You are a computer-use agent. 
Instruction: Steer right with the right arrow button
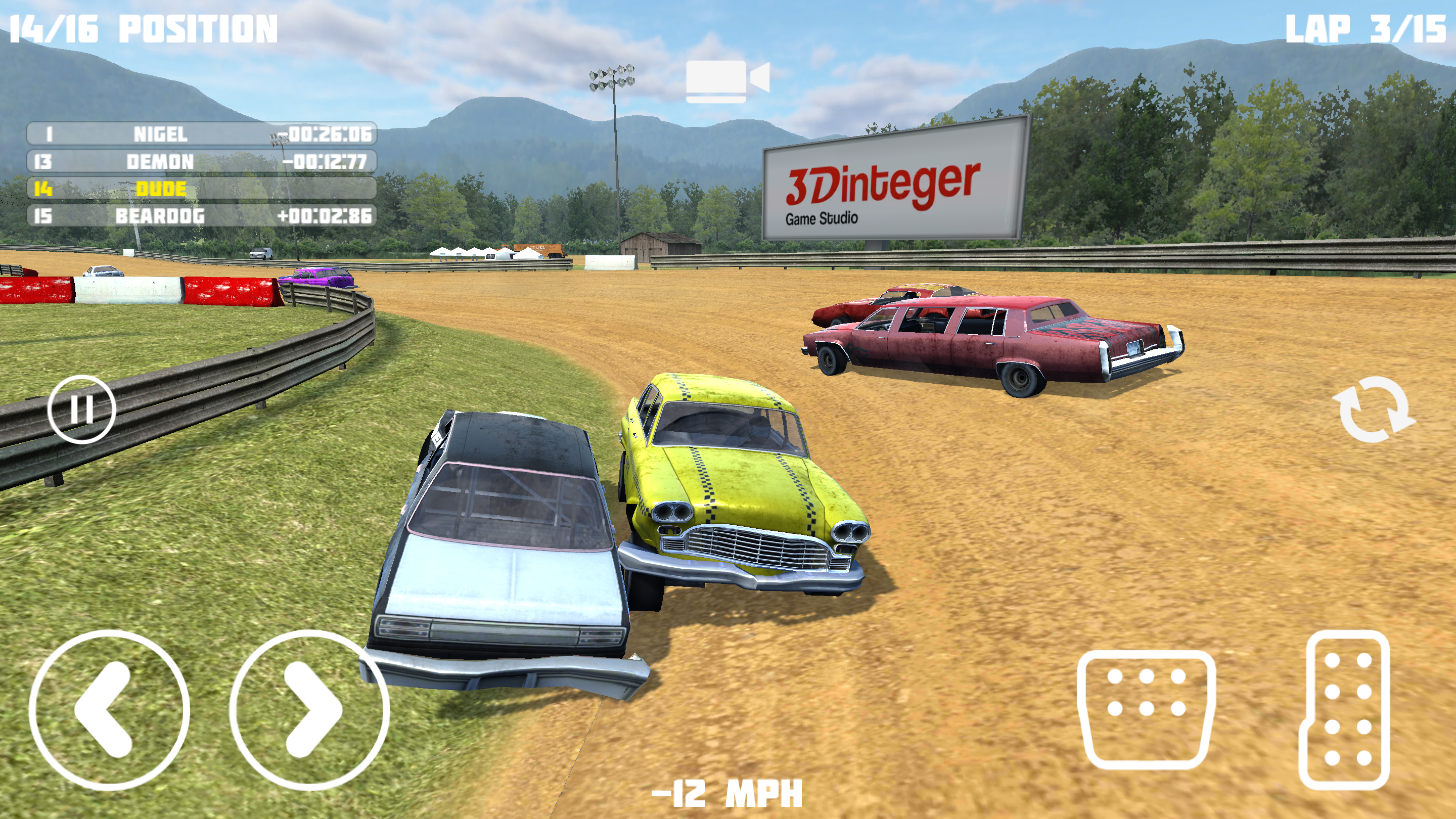309,709
